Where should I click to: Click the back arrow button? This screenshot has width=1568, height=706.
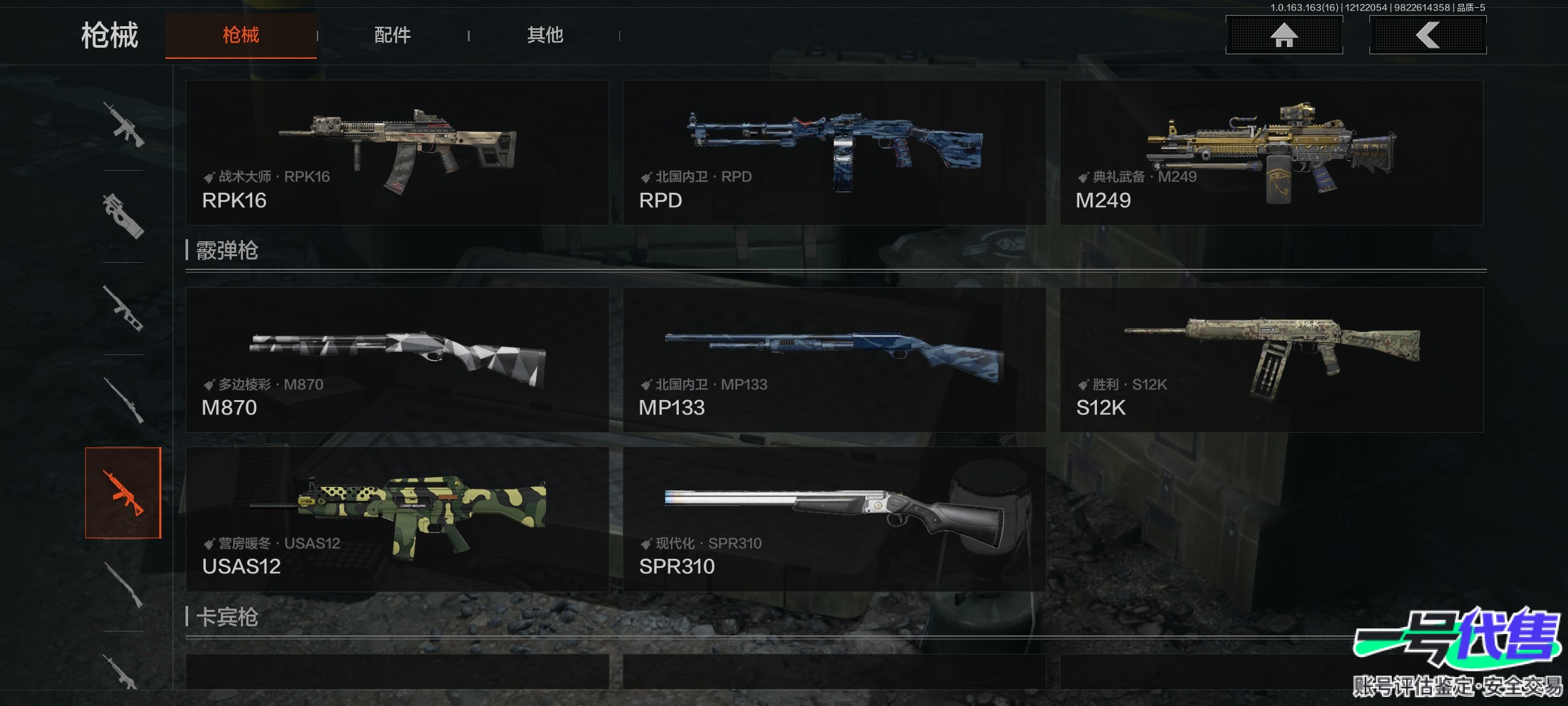click(1428, 35)
